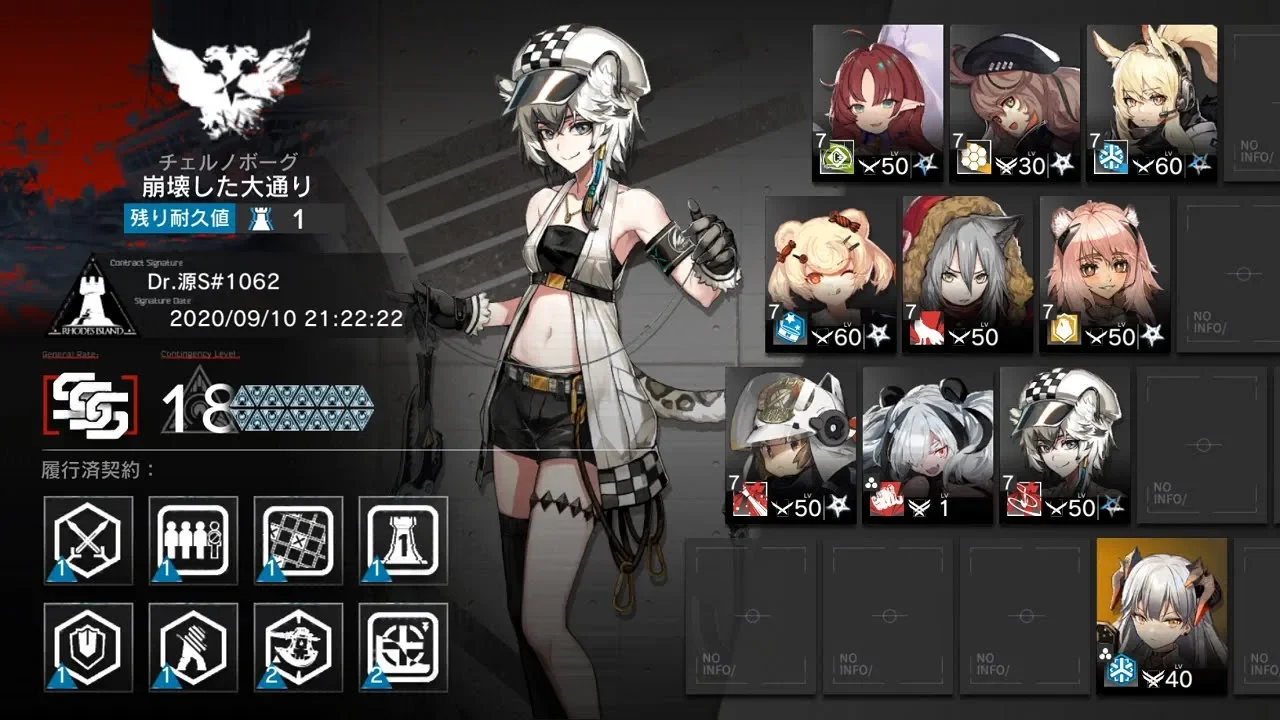
Task: Choose the chess rook tower contract
Action: pos(404,541)
